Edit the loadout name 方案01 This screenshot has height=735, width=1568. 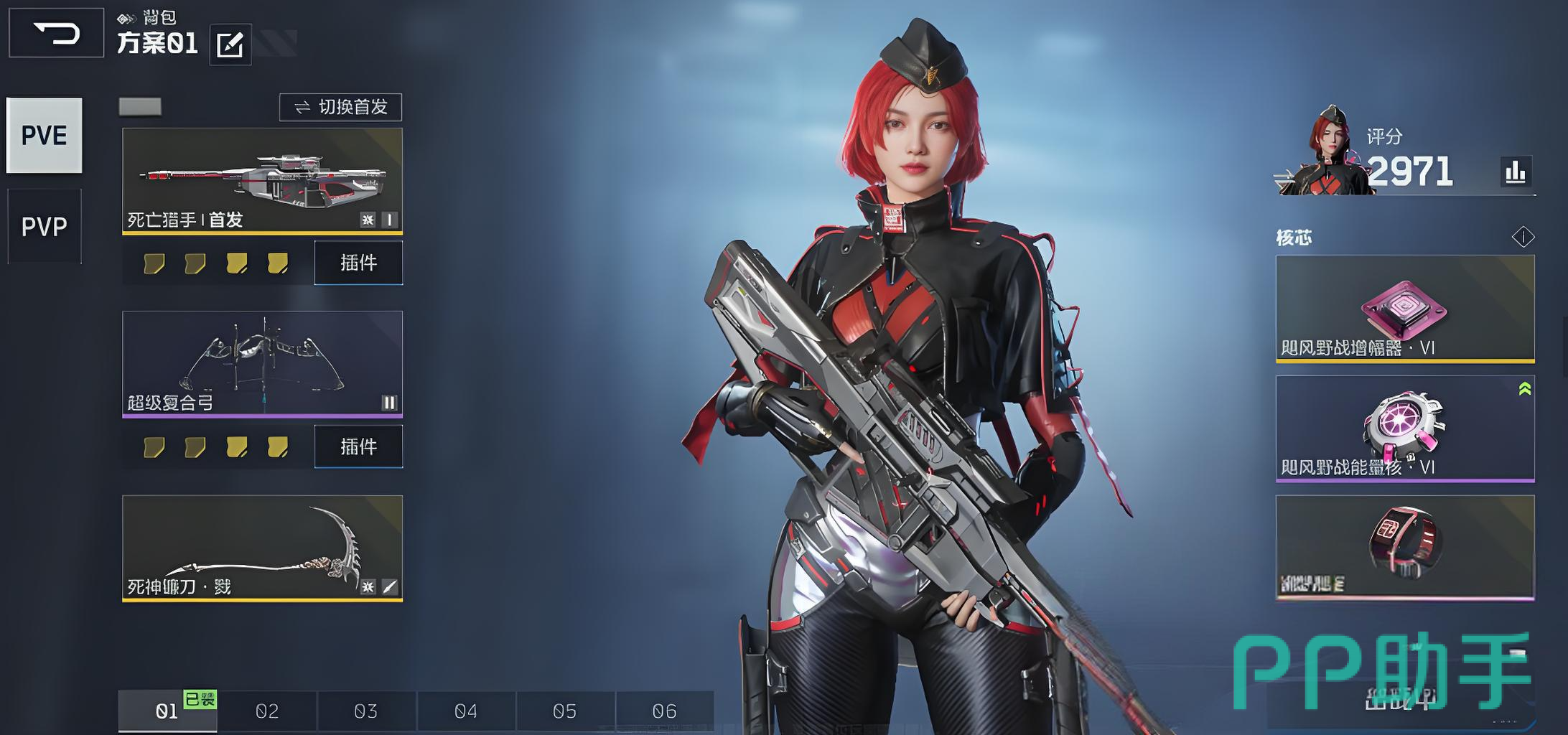[230, 45]
